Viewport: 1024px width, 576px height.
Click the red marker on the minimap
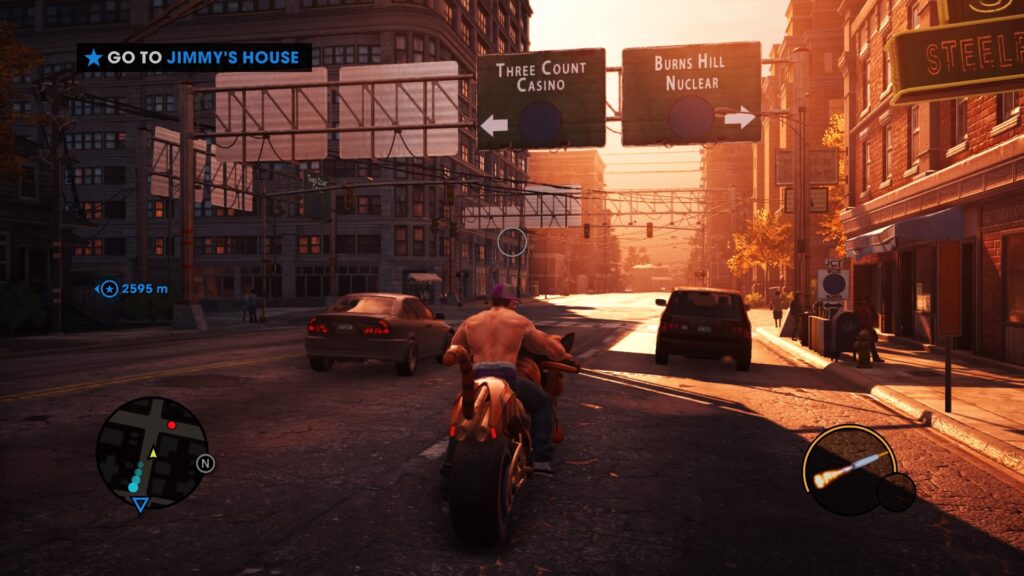pos(171,425)
